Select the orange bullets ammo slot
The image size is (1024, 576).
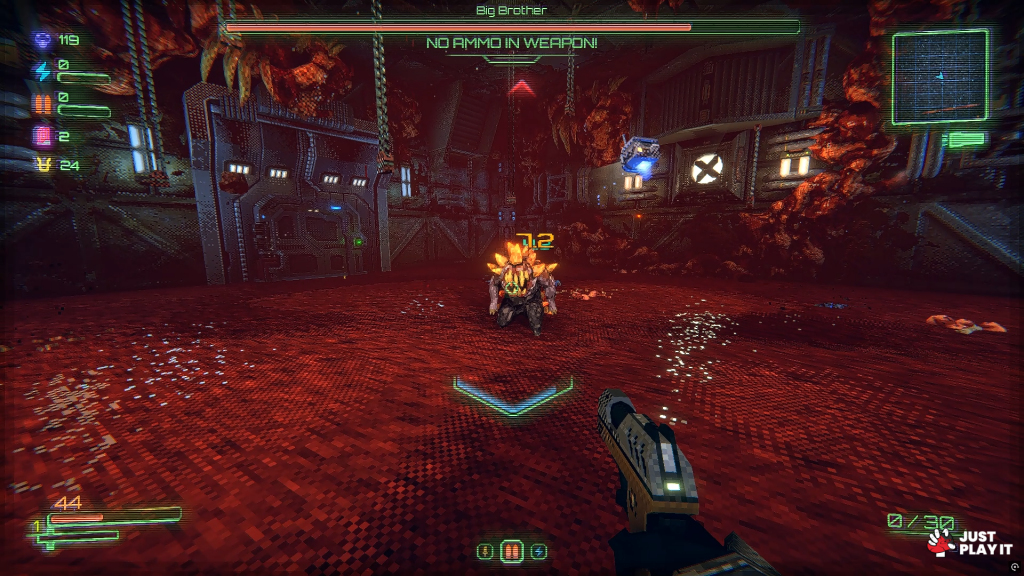[511, 551]
